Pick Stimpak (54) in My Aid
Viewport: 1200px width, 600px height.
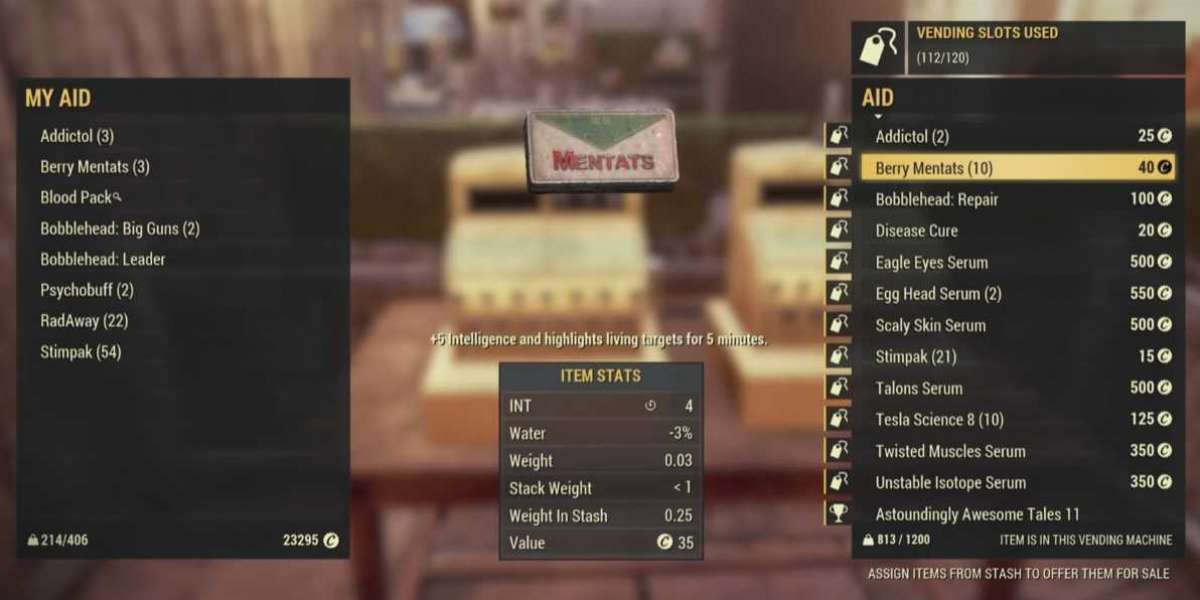coord(82,353)
